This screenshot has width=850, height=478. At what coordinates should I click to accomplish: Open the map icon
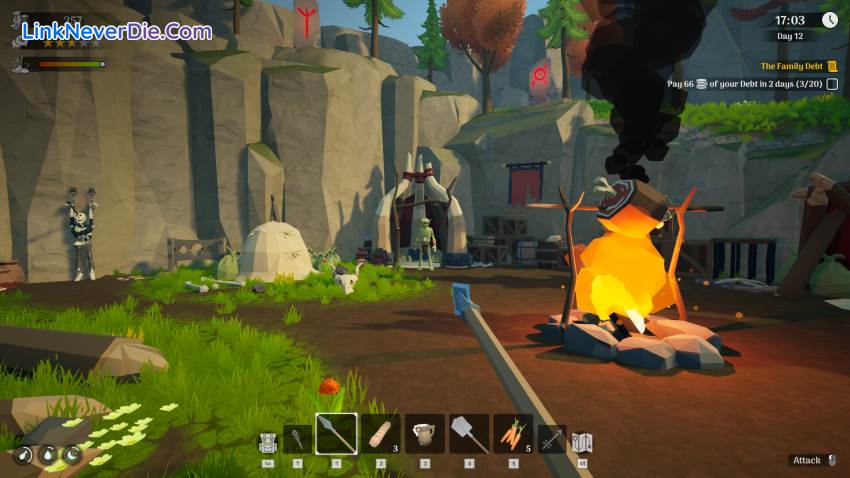[582, 441]
